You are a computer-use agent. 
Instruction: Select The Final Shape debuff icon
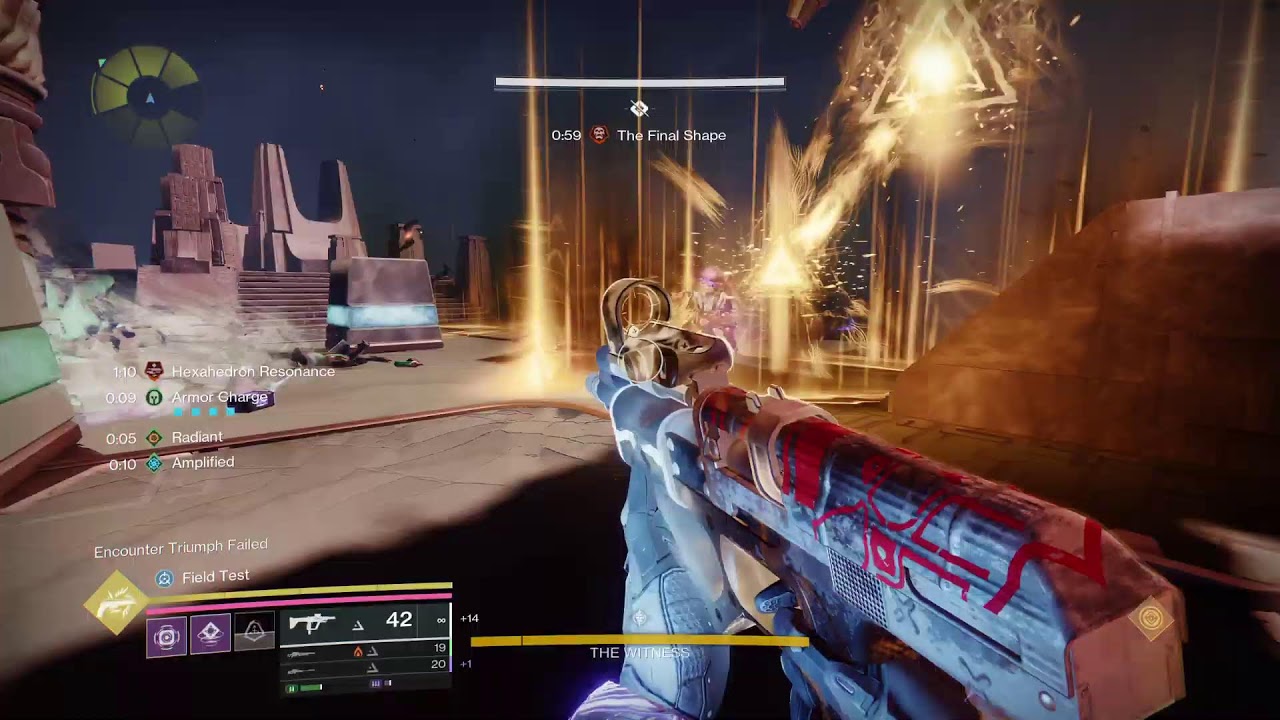(599, 135)
